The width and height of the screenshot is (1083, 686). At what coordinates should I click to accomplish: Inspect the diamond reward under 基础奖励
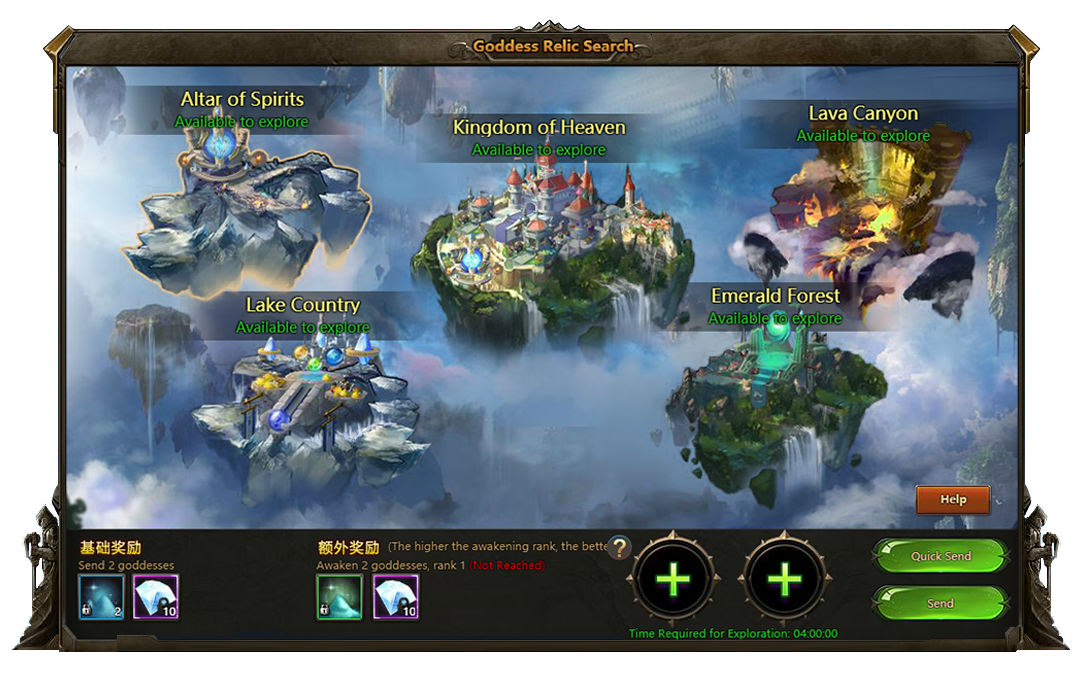tap(156, 597)
